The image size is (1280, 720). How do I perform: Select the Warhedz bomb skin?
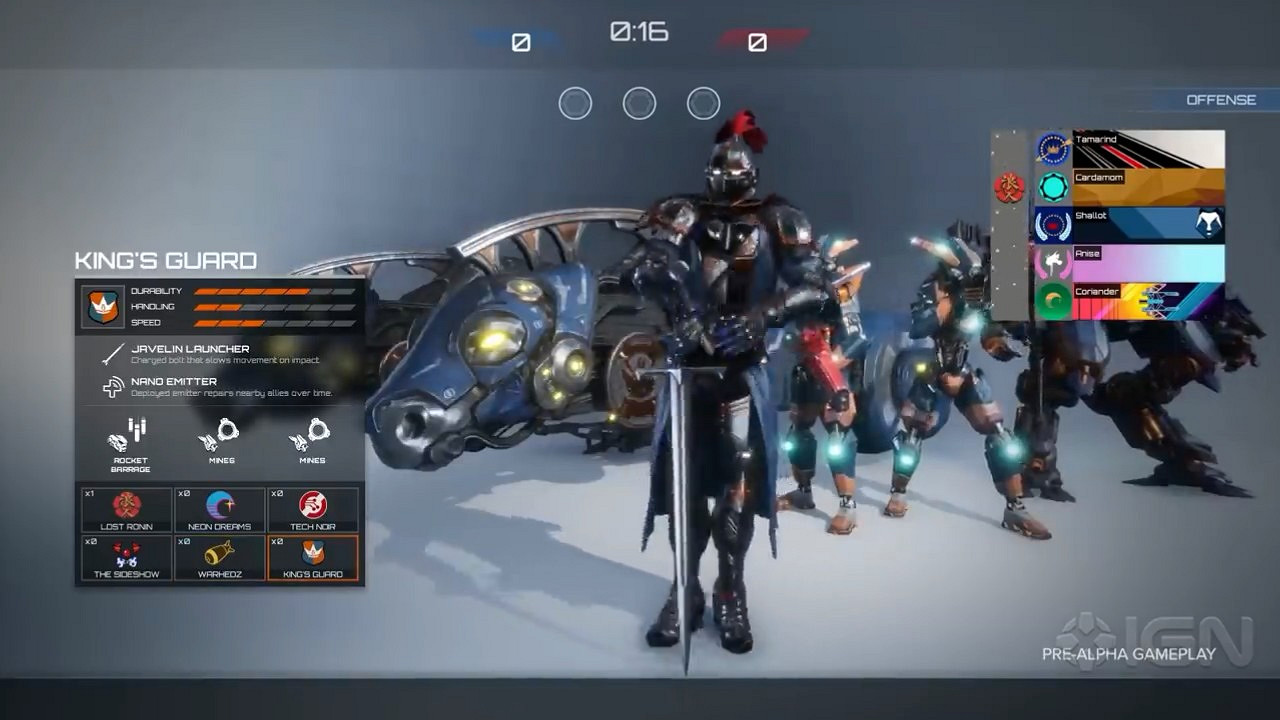coord(219,558)
